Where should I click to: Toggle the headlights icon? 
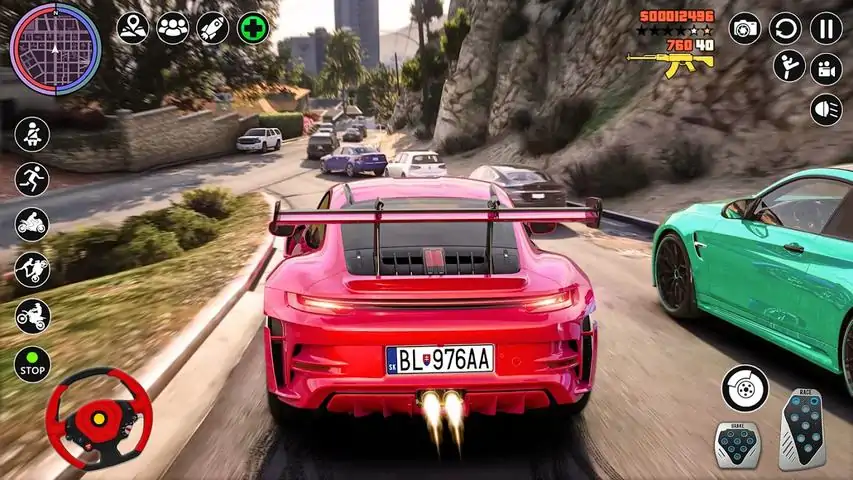pos(826,109)
